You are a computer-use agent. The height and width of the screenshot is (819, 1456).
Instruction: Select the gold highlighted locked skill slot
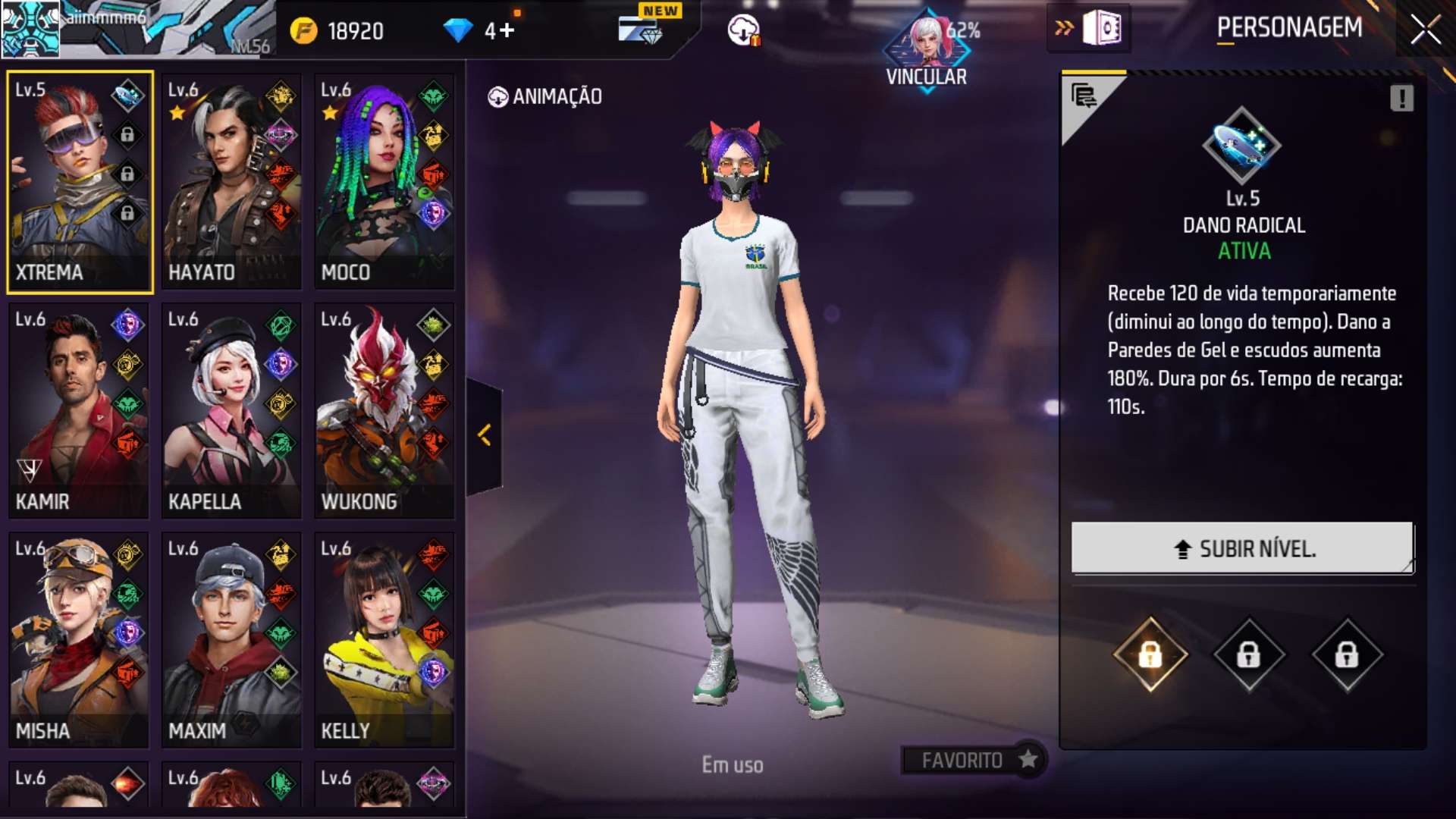tap(1150, 654)
